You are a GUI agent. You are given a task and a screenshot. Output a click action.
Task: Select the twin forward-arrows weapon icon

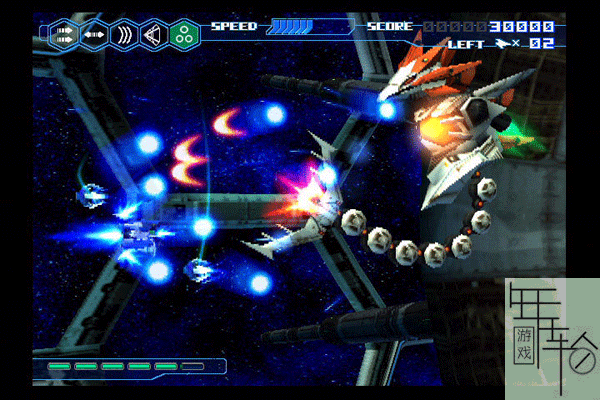click(65, 35)
